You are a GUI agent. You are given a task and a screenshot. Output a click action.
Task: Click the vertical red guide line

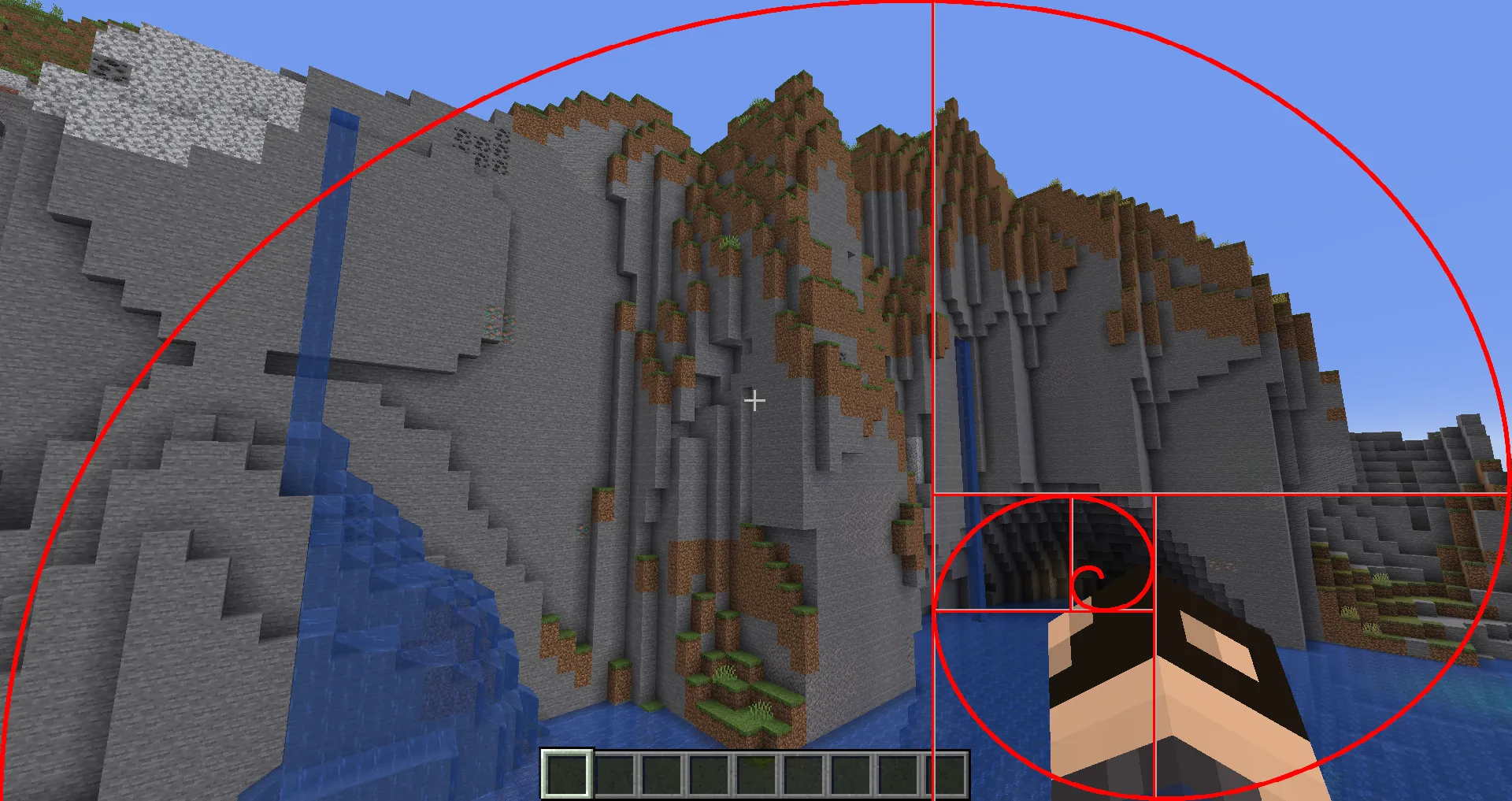coord(932,236)
